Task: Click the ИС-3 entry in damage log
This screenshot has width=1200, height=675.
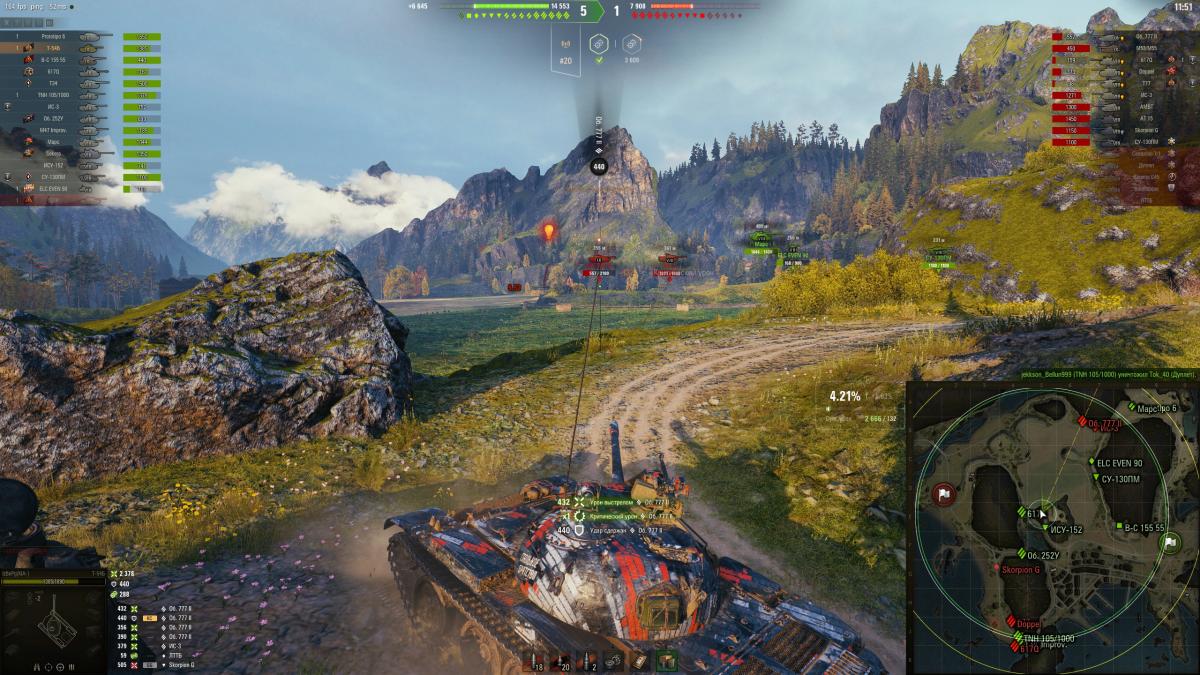Action: point(176,645)
